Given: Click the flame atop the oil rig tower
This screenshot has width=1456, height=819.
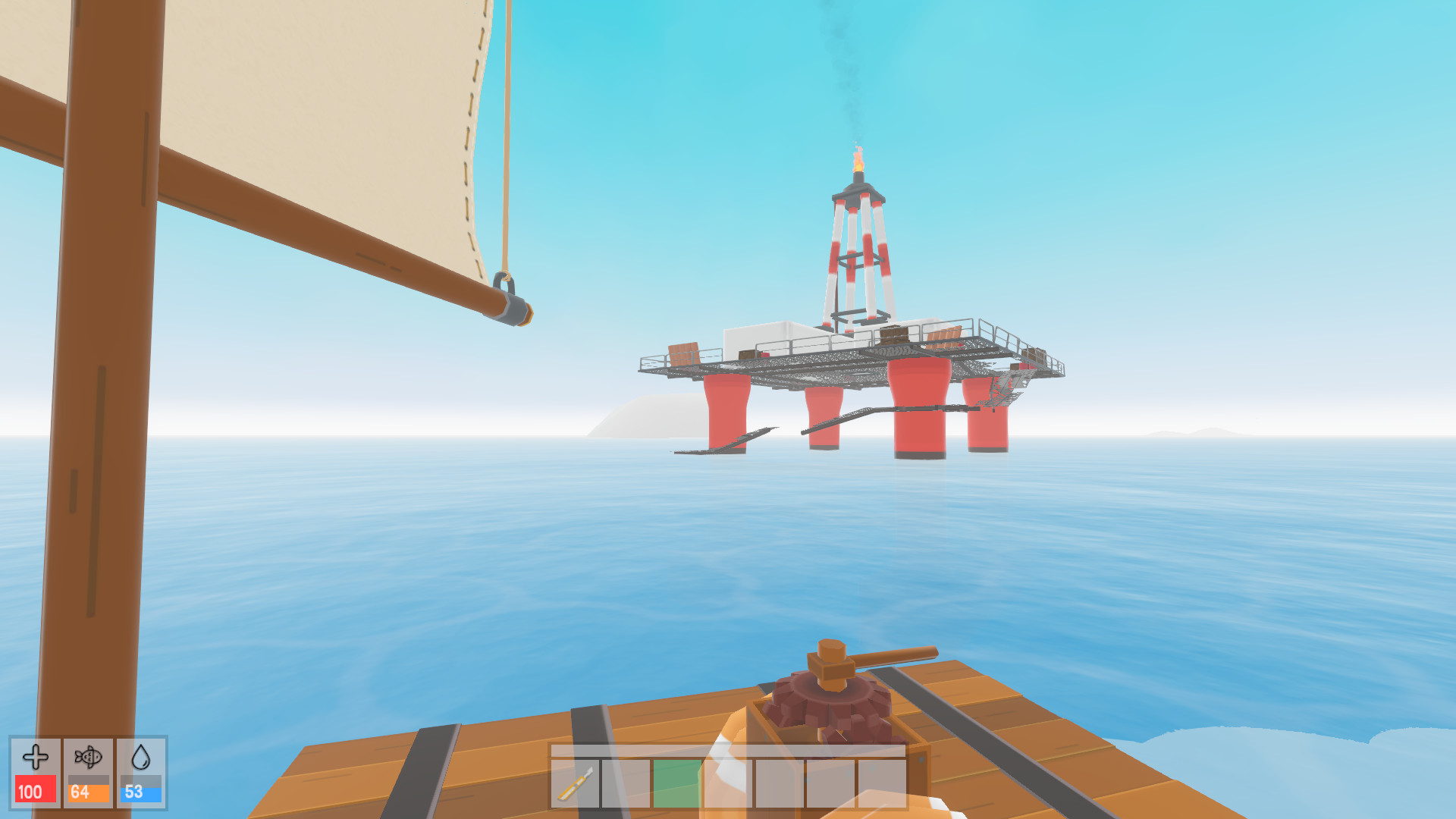Looking at the screenshot, I should (x=859, y=159).
